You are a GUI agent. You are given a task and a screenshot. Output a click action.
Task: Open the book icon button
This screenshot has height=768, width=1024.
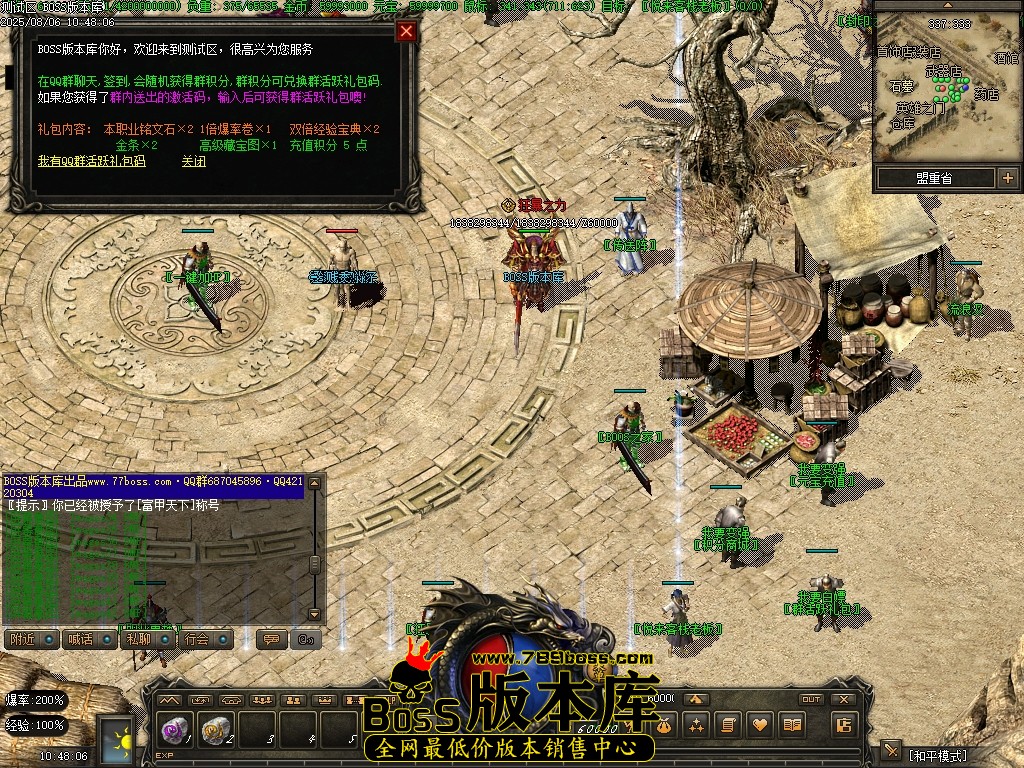pos(793,725)
